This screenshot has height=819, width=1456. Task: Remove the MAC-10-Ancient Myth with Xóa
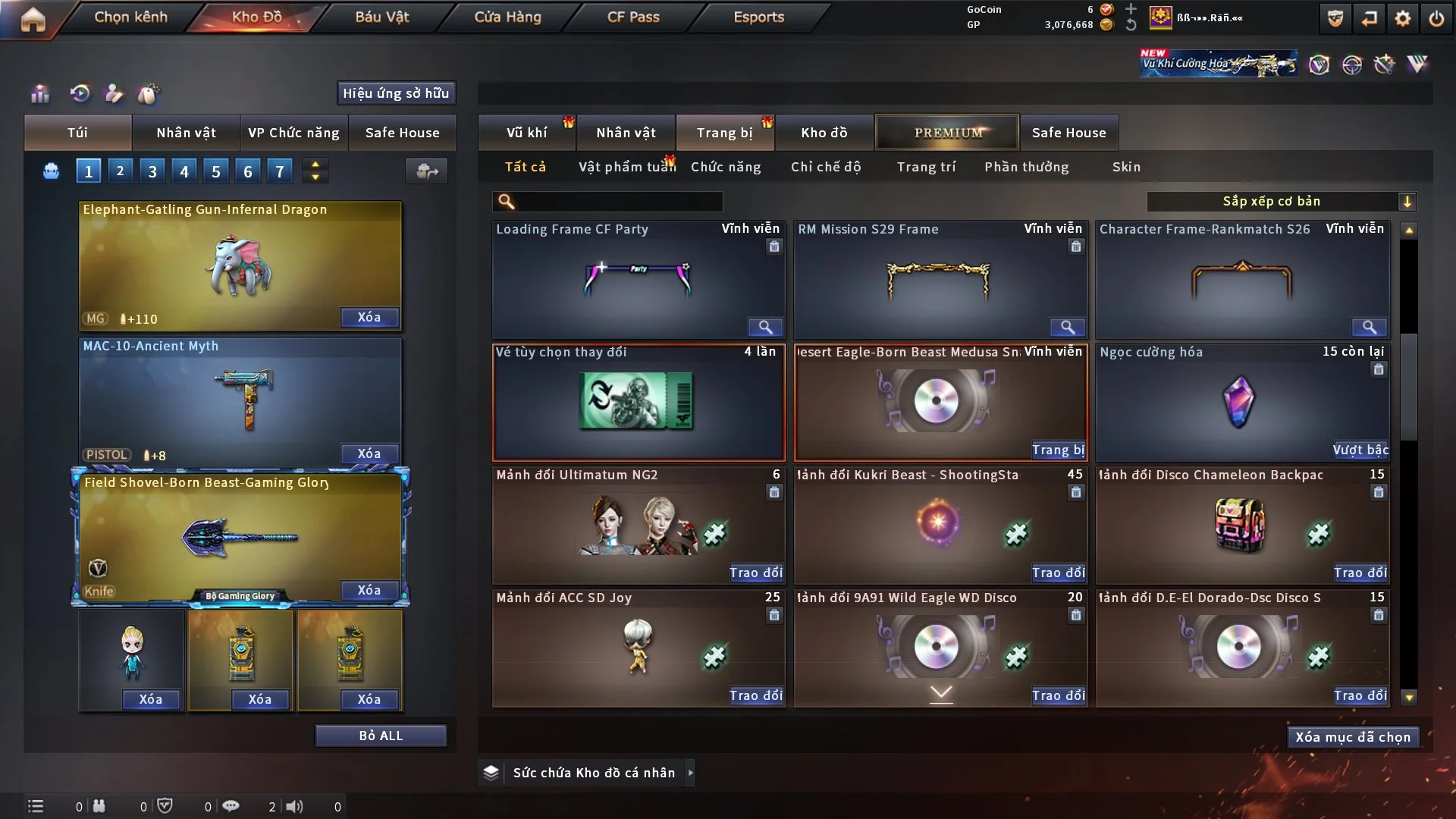(369, 453)
